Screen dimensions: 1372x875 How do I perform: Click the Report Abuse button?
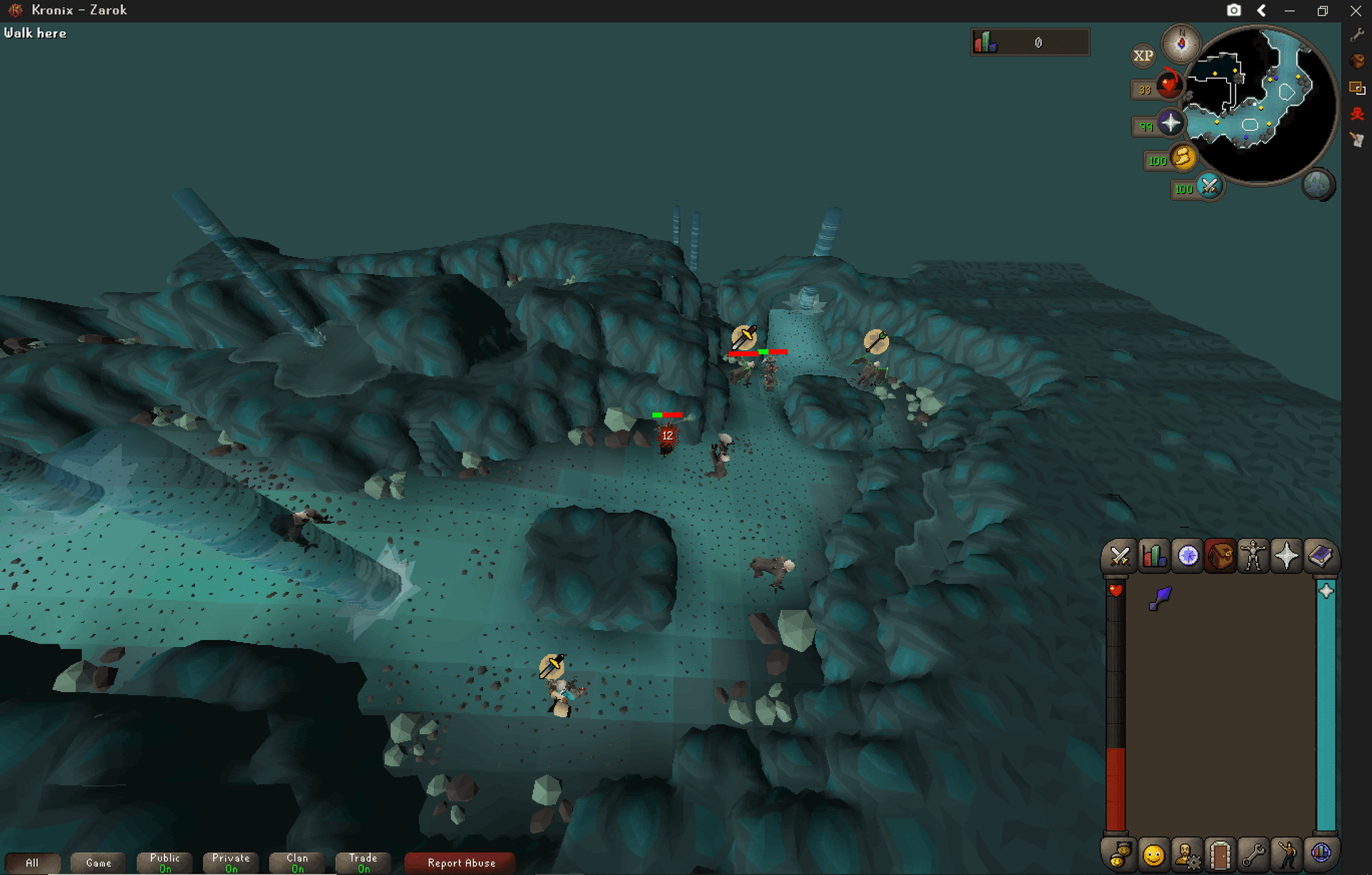point(459,862)
